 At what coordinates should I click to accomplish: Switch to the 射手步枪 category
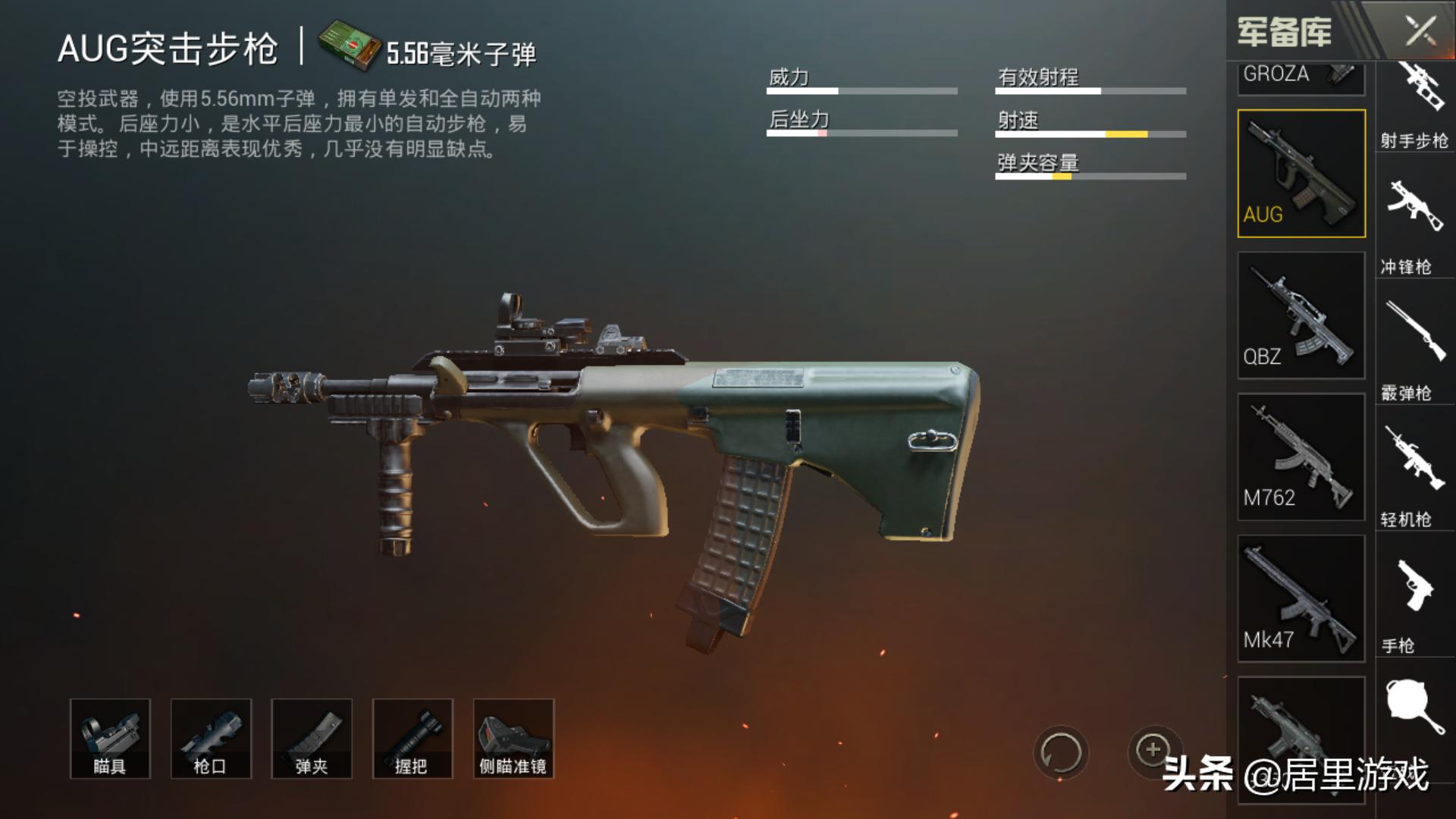point(1414,106)
